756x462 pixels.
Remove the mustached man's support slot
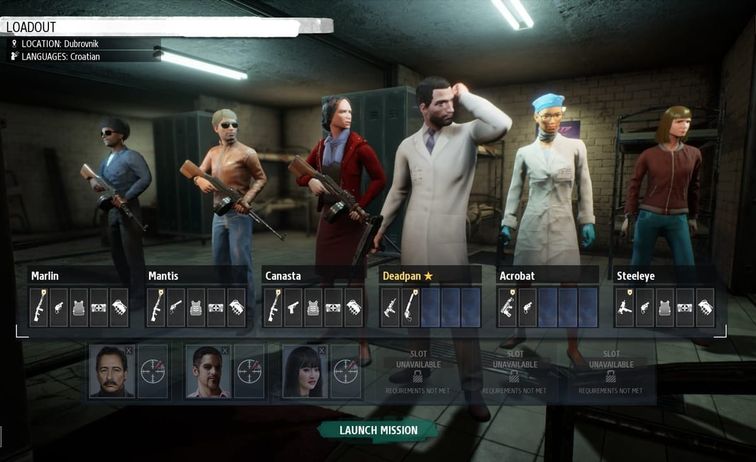click(129, 350)
